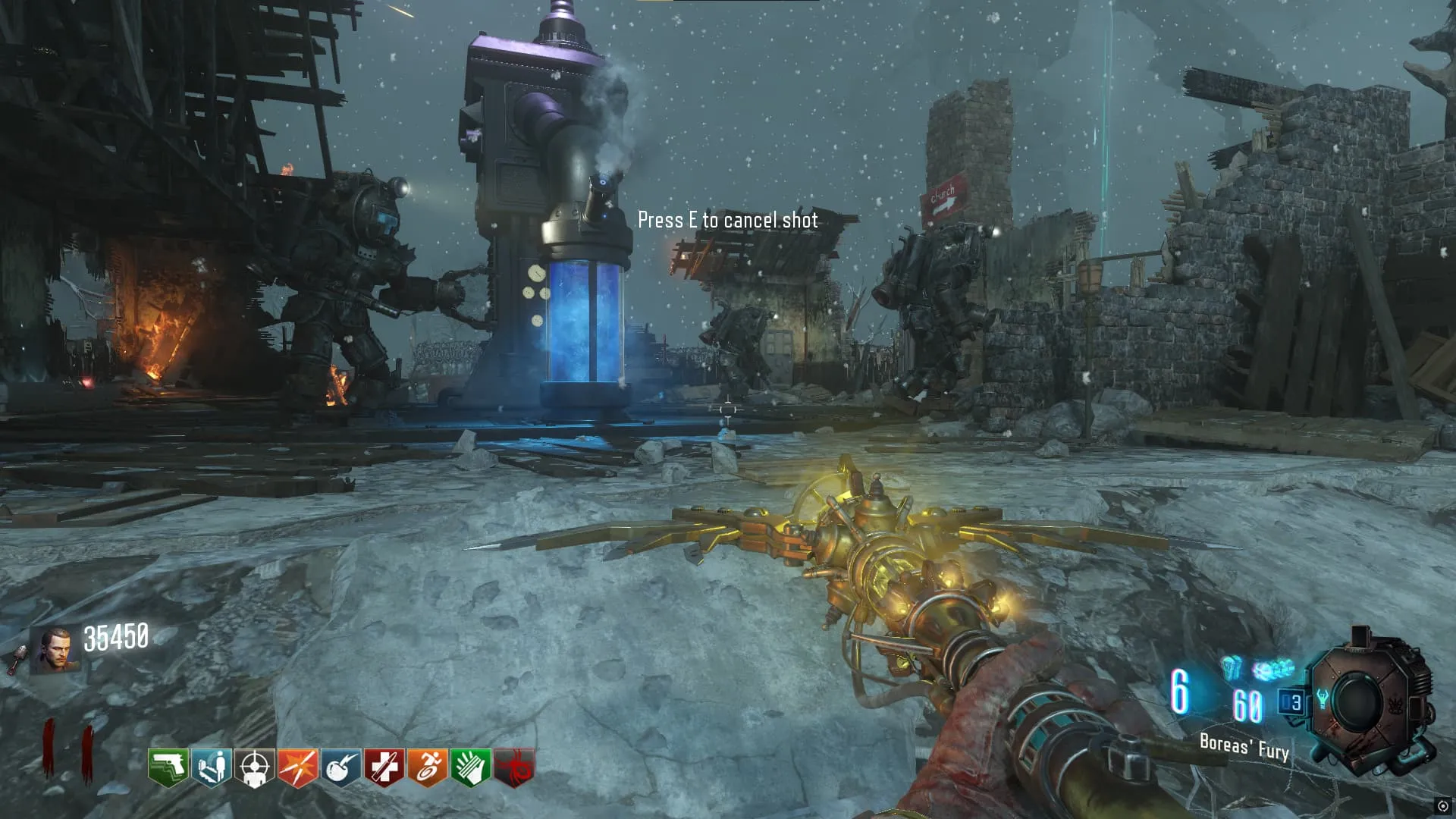Click the glowing tactical grenade cluster icon
Viewport: 1456px width, 819px height.
(1272, 670)
